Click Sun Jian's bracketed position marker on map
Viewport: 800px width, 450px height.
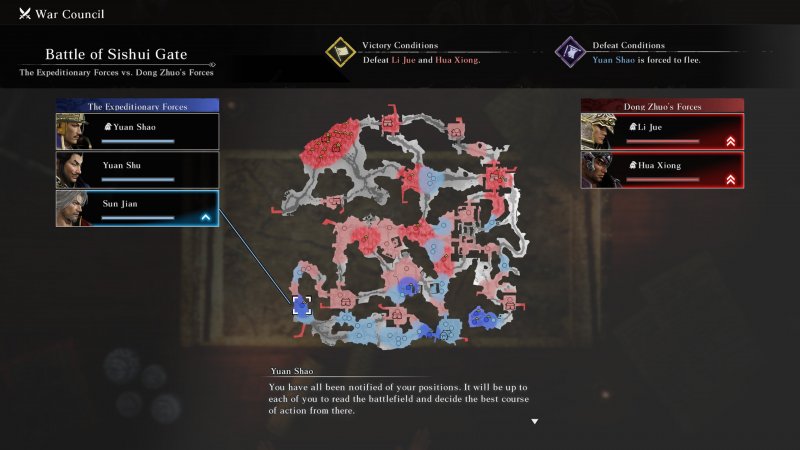302,306
